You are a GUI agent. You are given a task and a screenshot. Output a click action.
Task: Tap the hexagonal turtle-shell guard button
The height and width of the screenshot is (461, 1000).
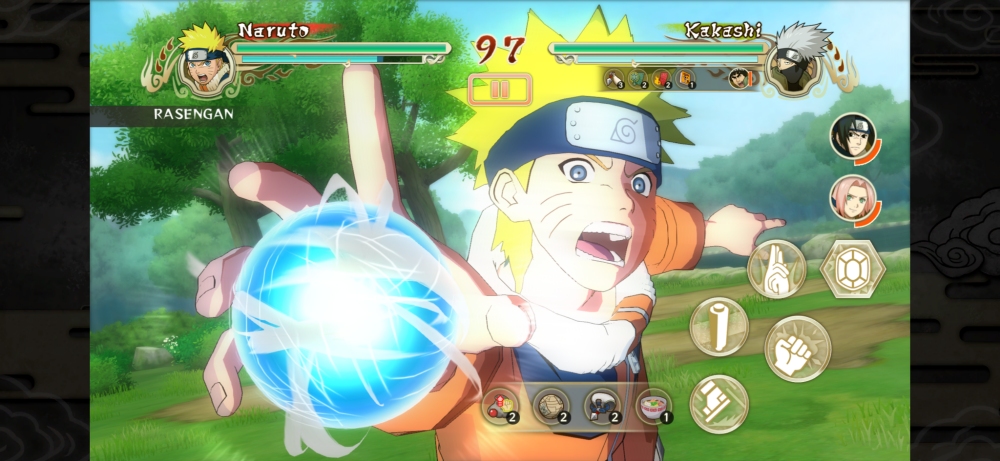(850, 268)
